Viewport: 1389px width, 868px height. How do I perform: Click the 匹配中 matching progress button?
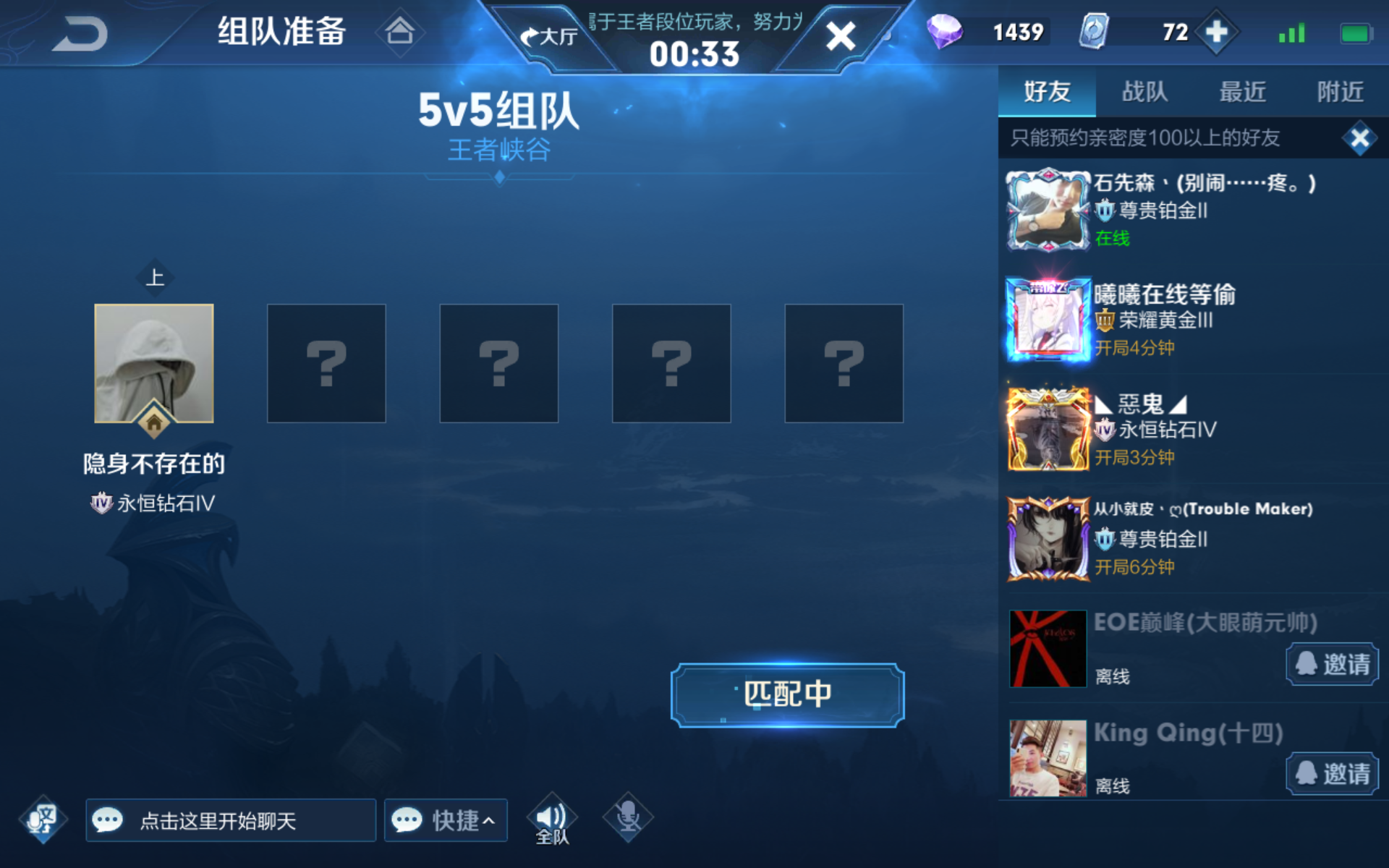(786, 693)
